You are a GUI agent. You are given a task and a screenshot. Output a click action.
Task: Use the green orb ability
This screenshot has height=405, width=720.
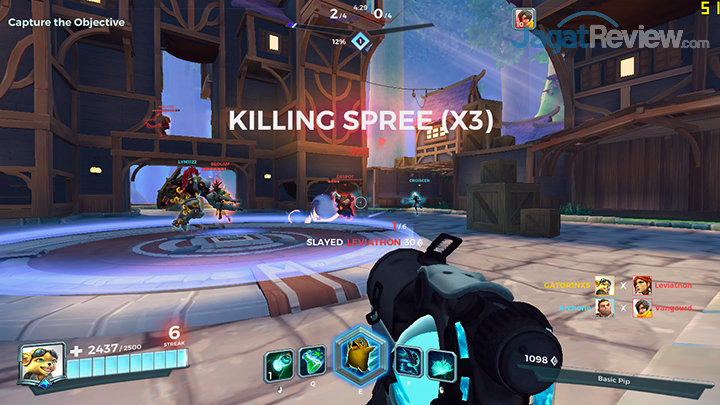(277, 363)
